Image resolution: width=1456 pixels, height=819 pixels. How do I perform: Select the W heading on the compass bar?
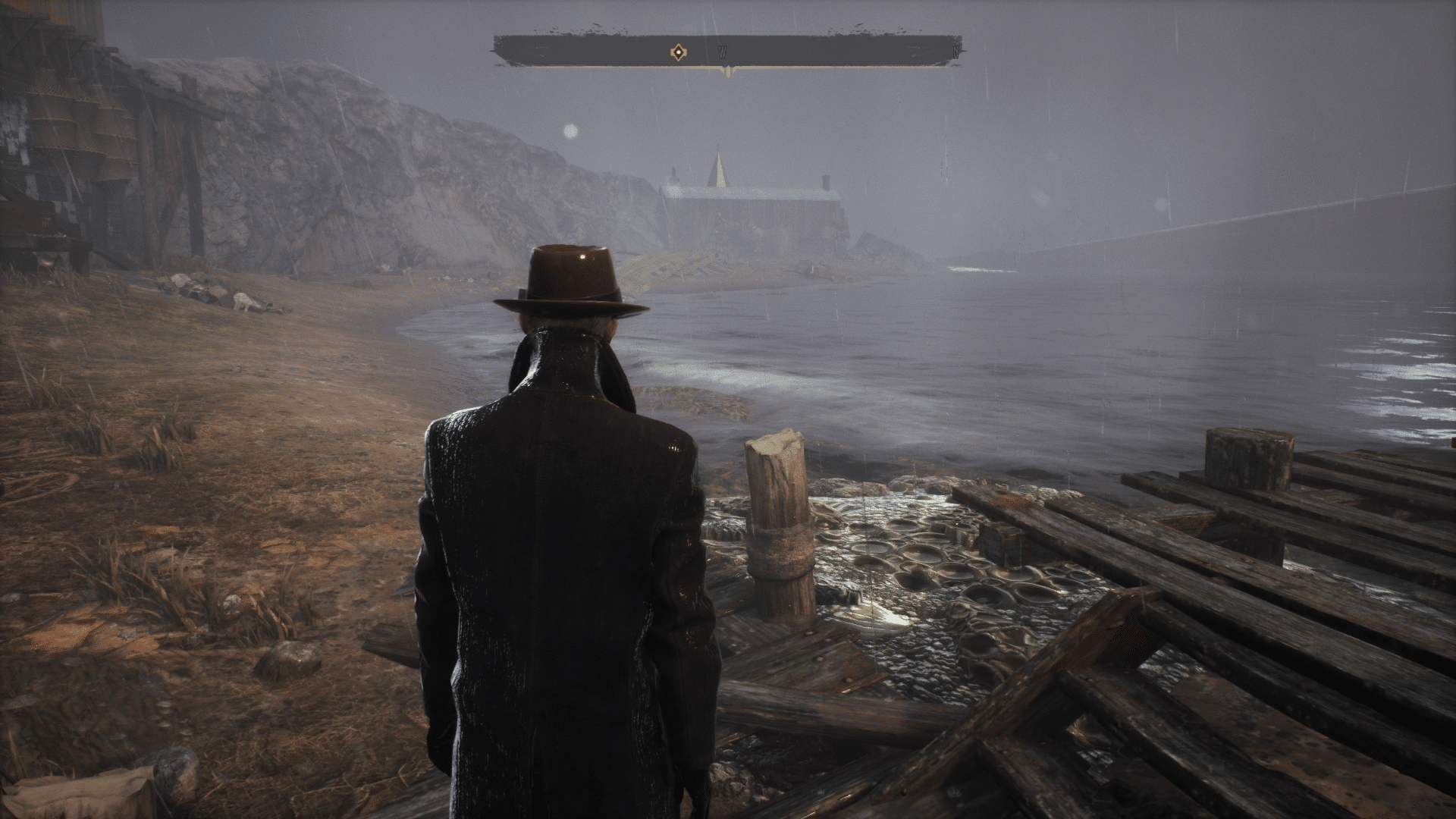[x=723, y=53]
